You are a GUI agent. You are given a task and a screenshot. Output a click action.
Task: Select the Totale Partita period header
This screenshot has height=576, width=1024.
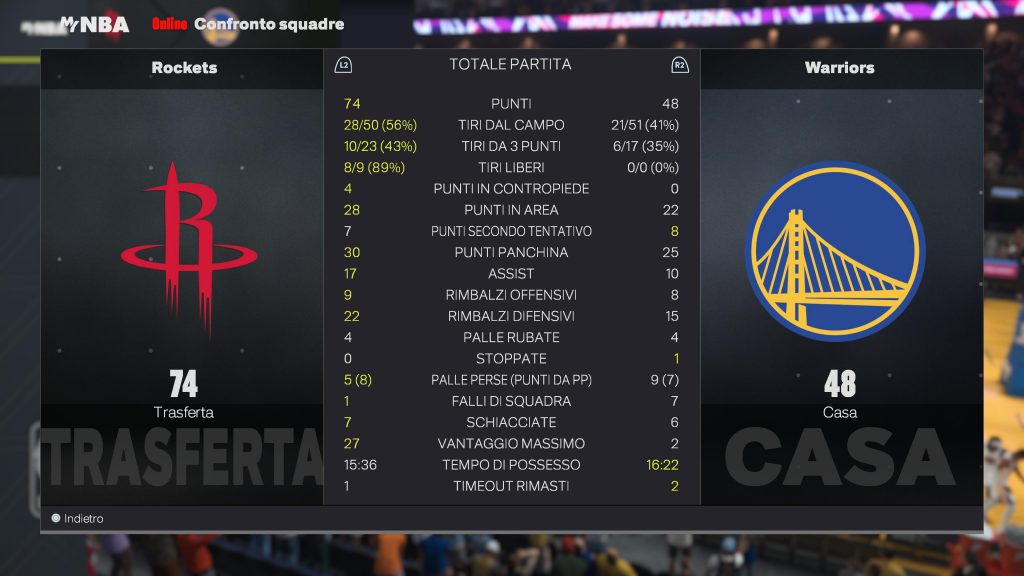point(510,64)
